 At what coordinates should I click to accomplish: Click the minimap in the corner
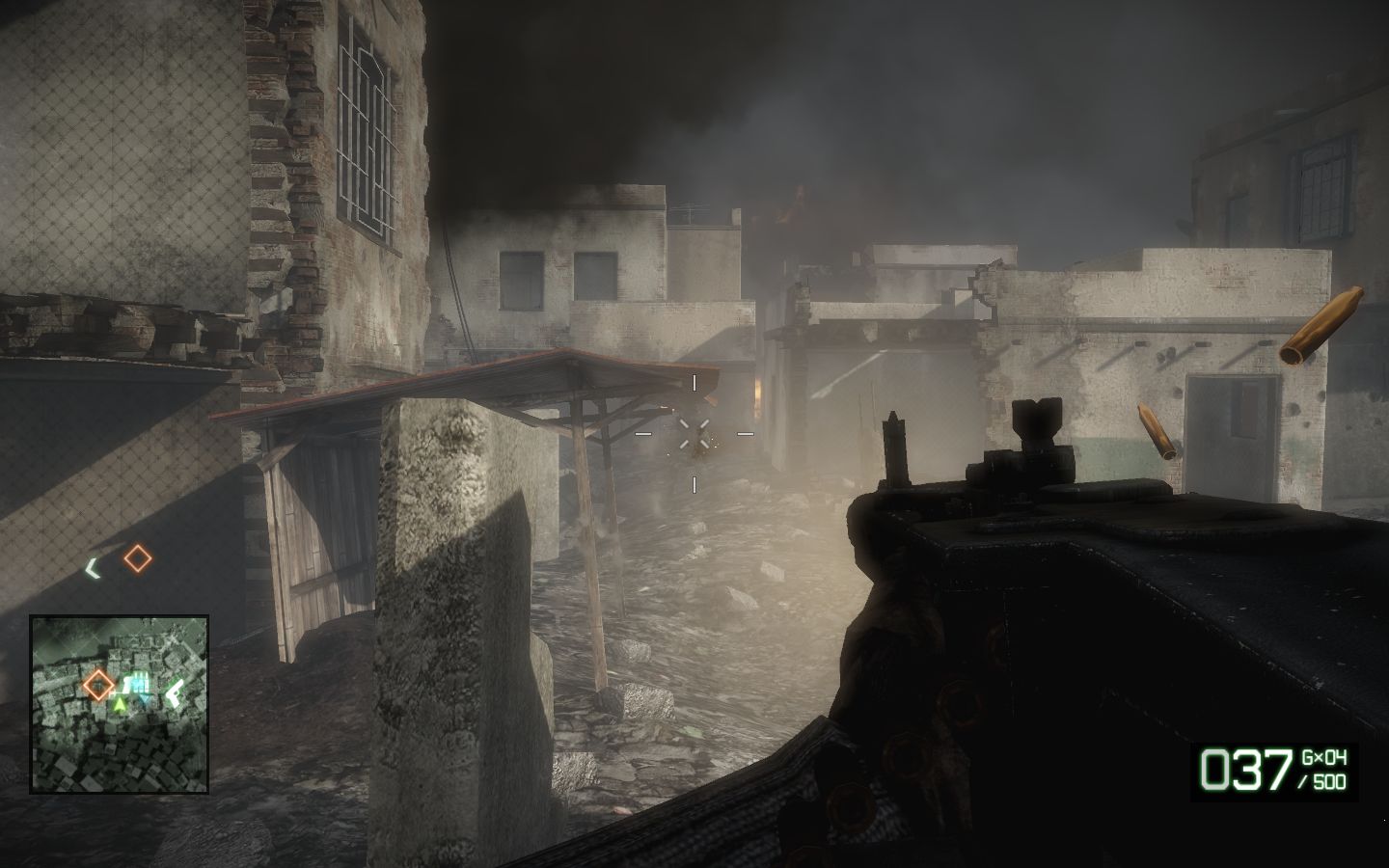(120, 704)
